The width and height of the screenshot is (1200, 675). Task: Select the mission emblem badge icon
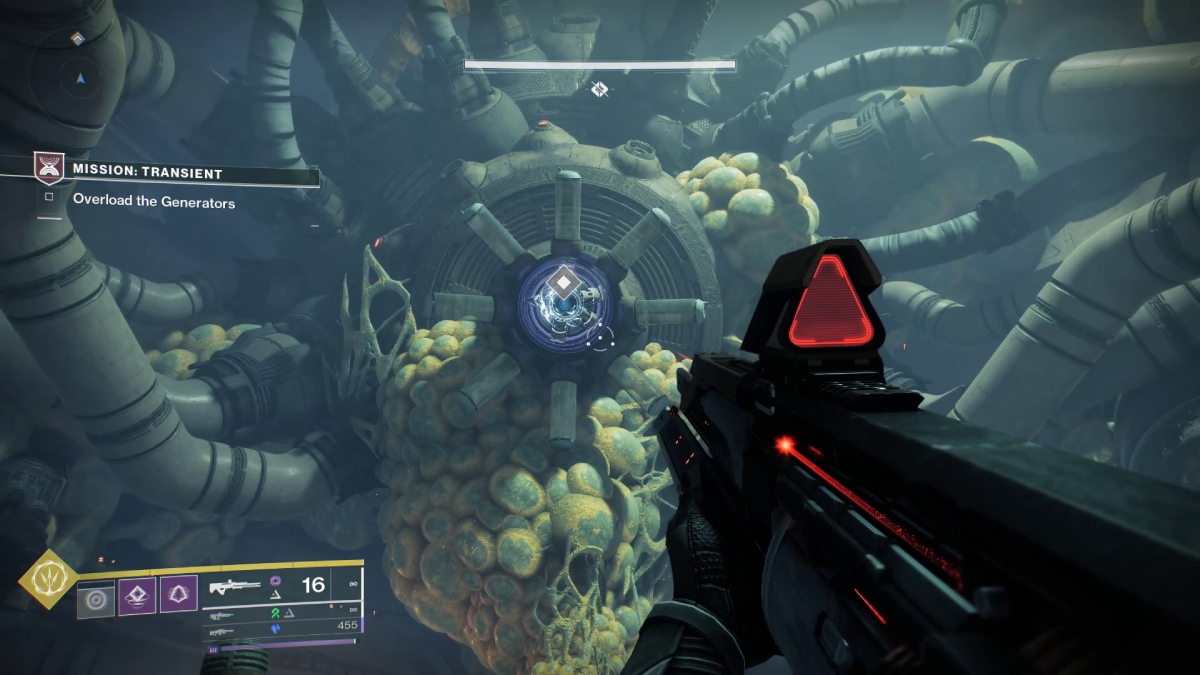tap(47, 167)
